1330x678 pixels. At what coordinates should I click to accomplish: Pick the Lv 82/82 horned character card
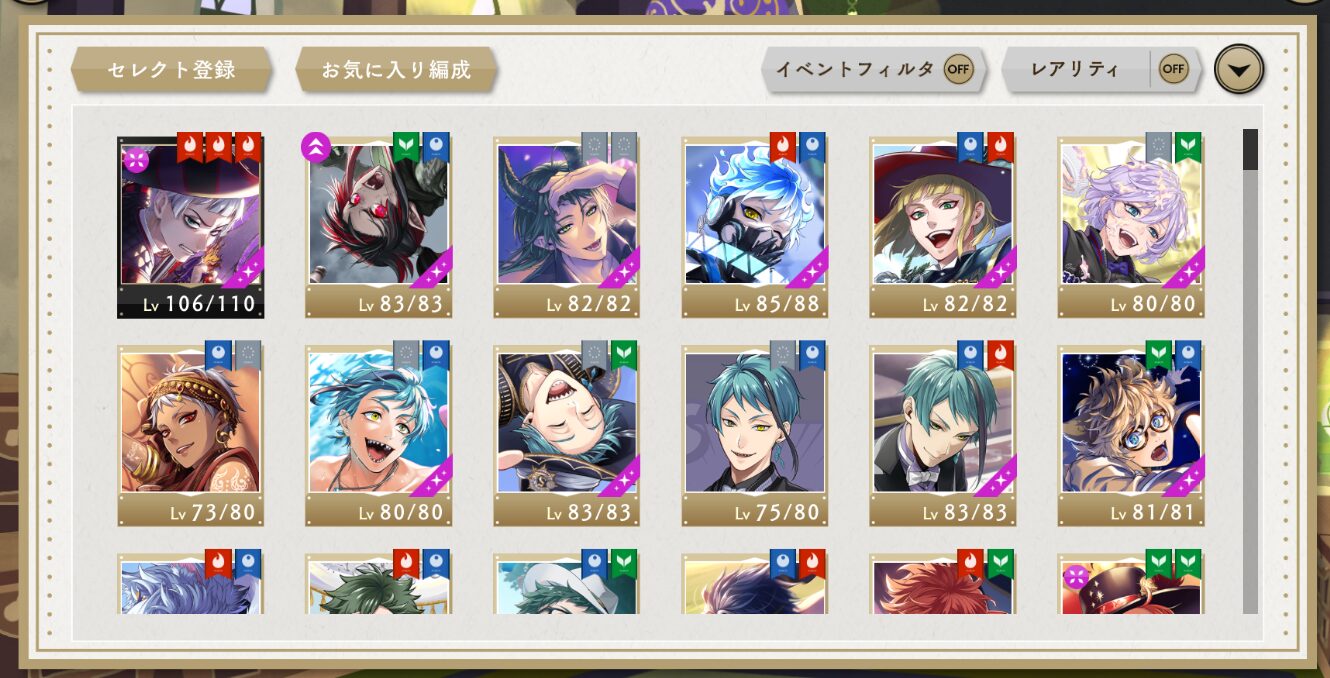pyautogui.click(x=566, y=226)
